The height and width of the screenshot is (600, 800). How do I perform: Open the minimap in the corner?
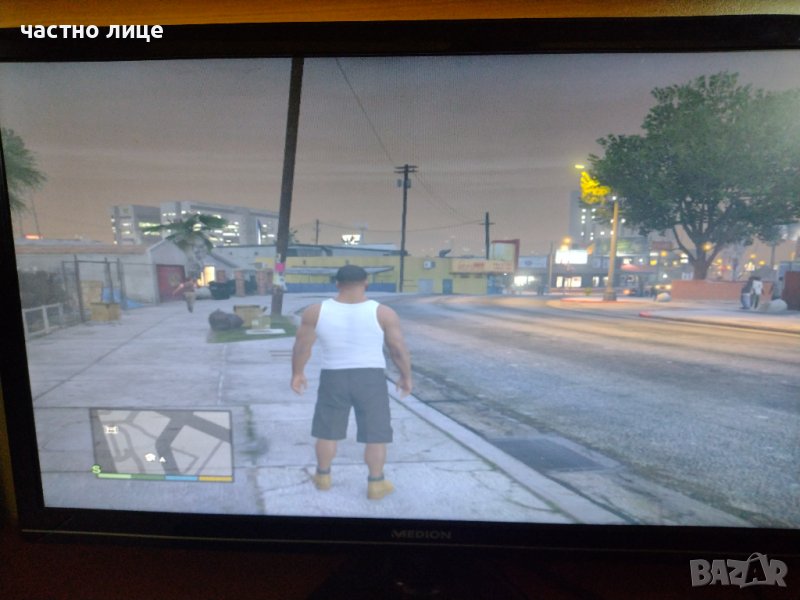tap(162, 441)
